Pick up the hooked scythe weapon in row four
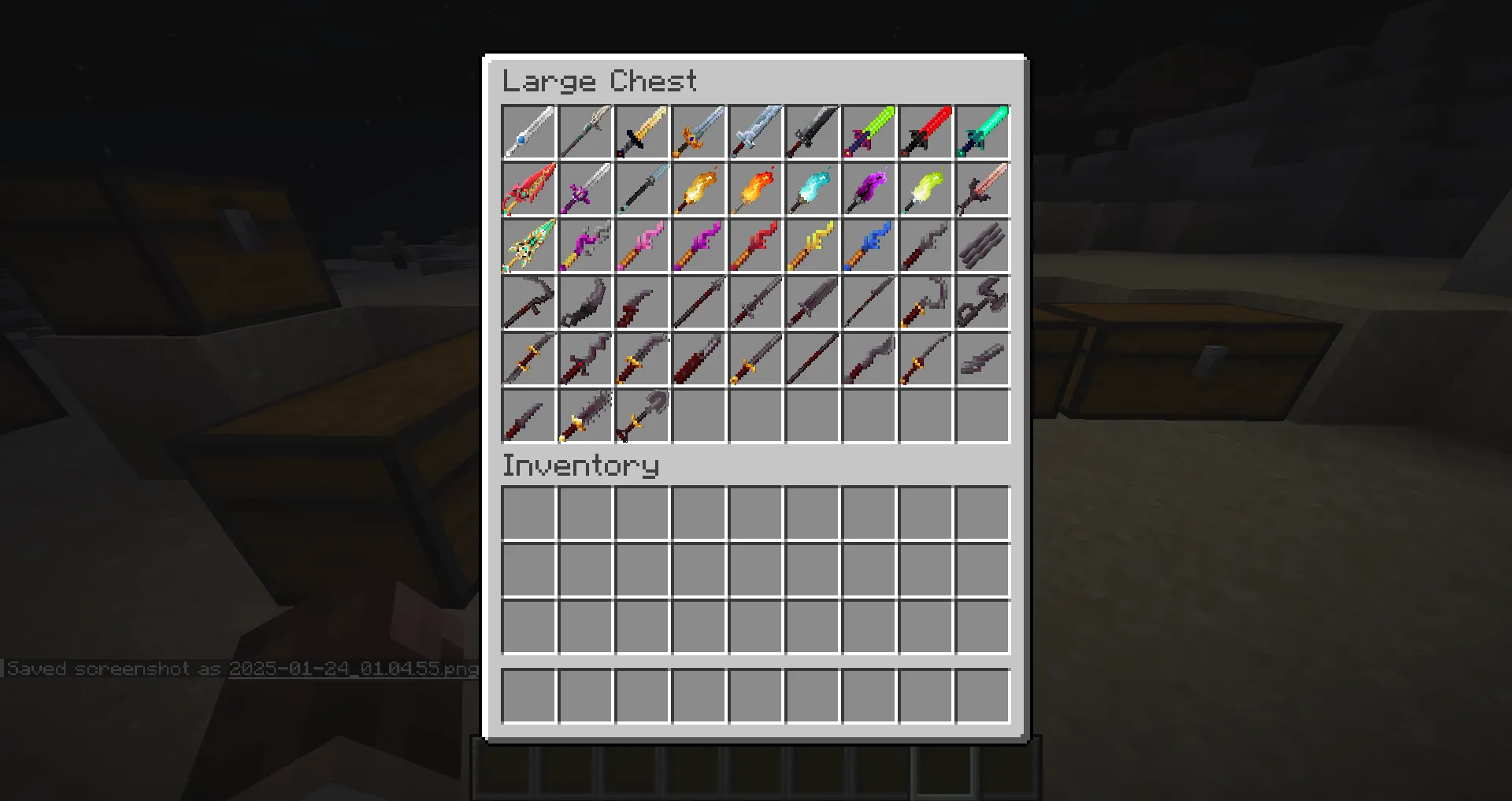1512x801 pixels. [x=528, y=302]
